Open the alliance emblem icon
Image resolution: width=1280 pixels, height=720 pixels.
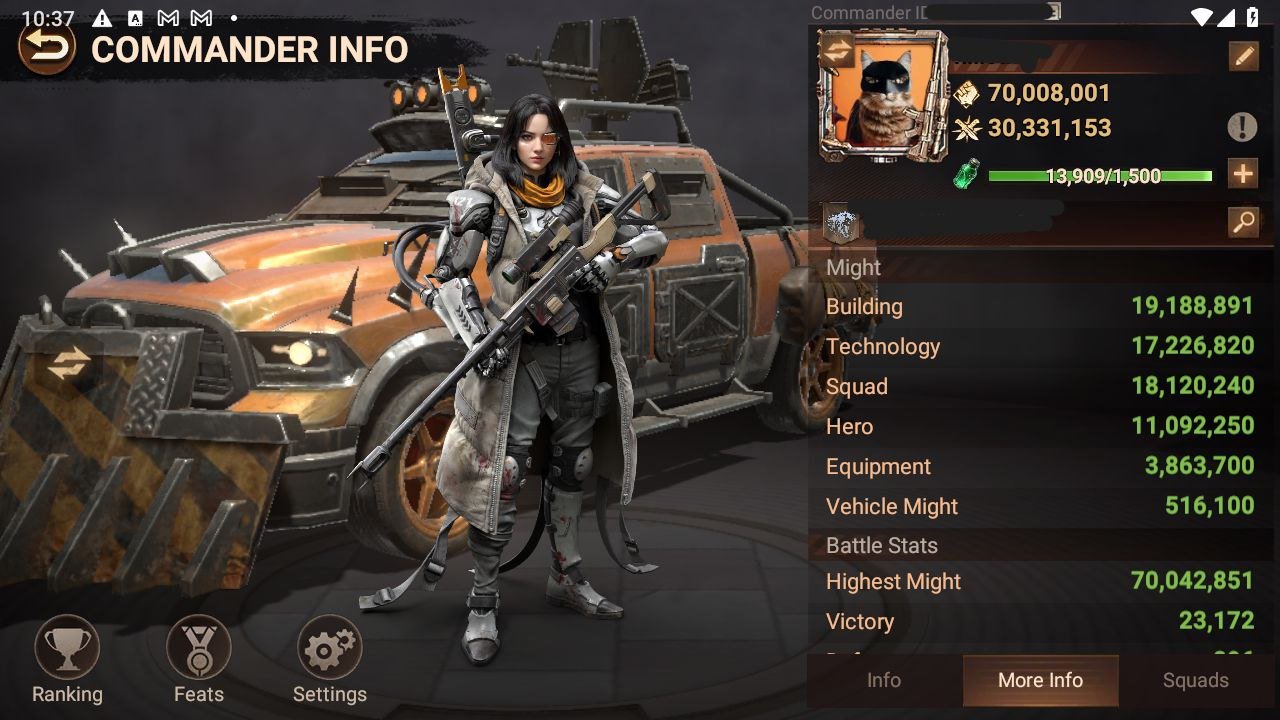pyautogui.click(x=841, y=223)
